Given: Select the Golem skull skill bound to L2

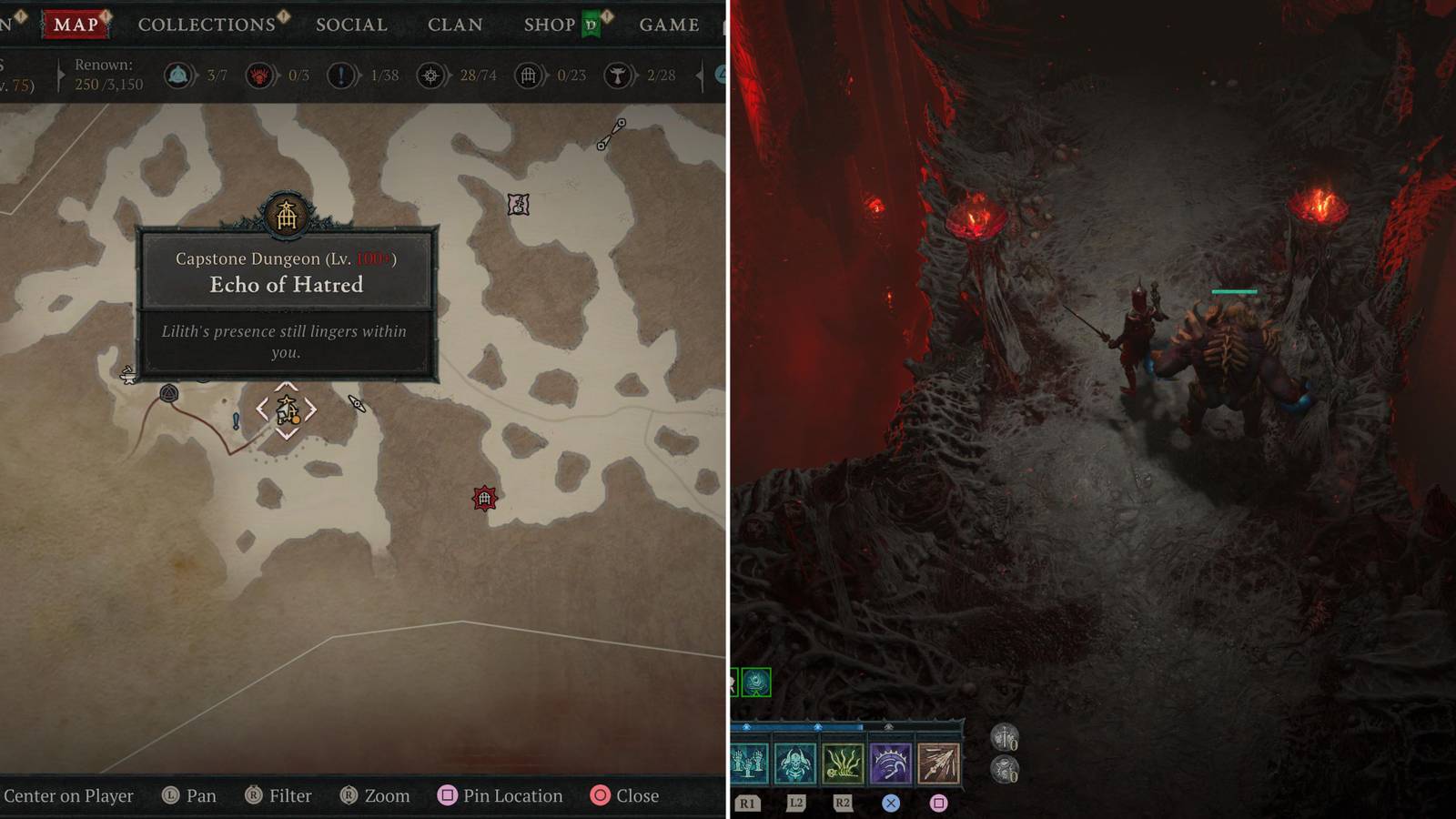Looking at the screenshot, I should (x=796, y=764).
